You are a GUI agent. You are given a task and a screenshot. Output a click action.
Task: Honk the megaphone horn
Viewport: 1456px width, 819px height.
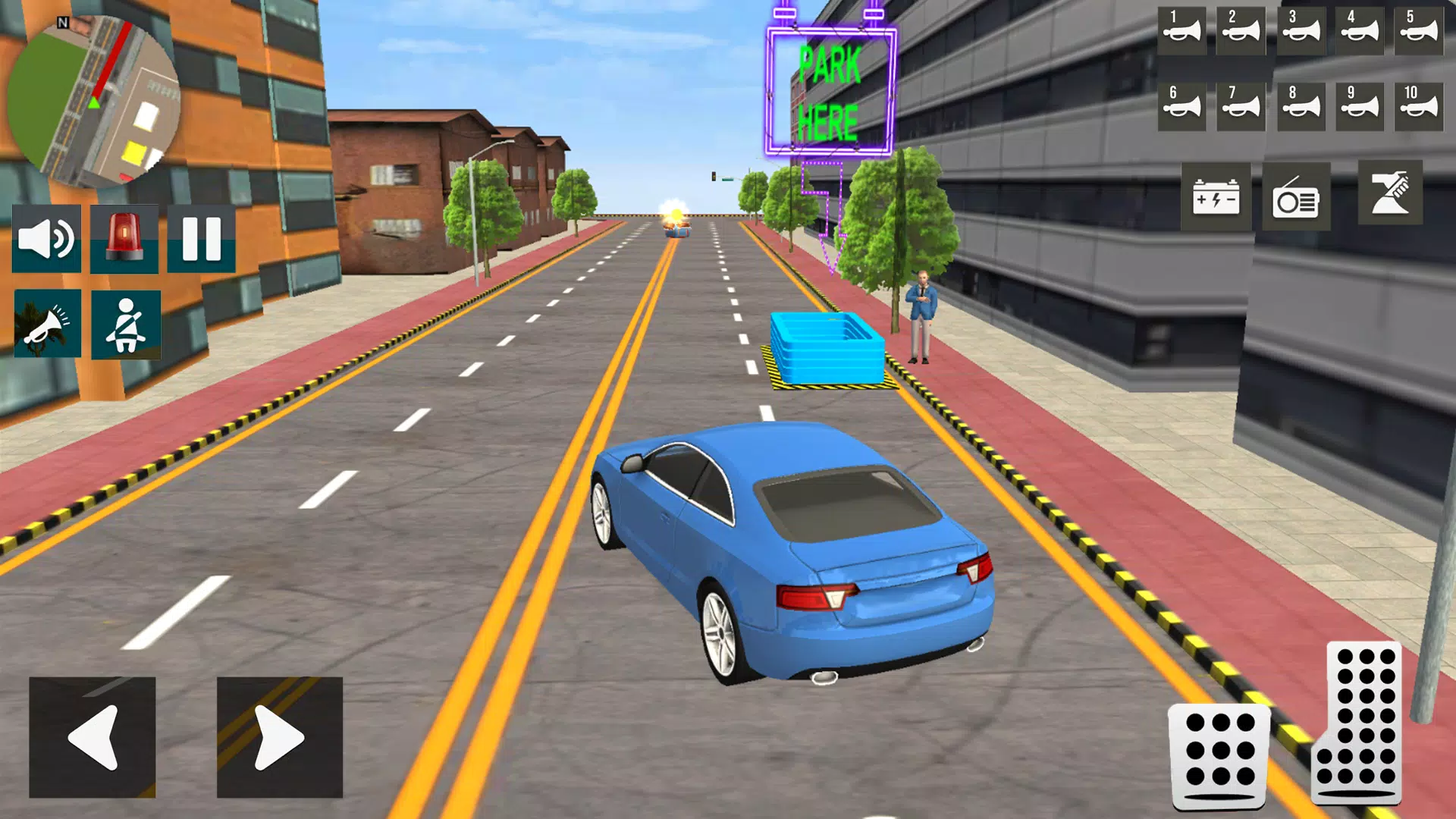[x=47, y=325]
